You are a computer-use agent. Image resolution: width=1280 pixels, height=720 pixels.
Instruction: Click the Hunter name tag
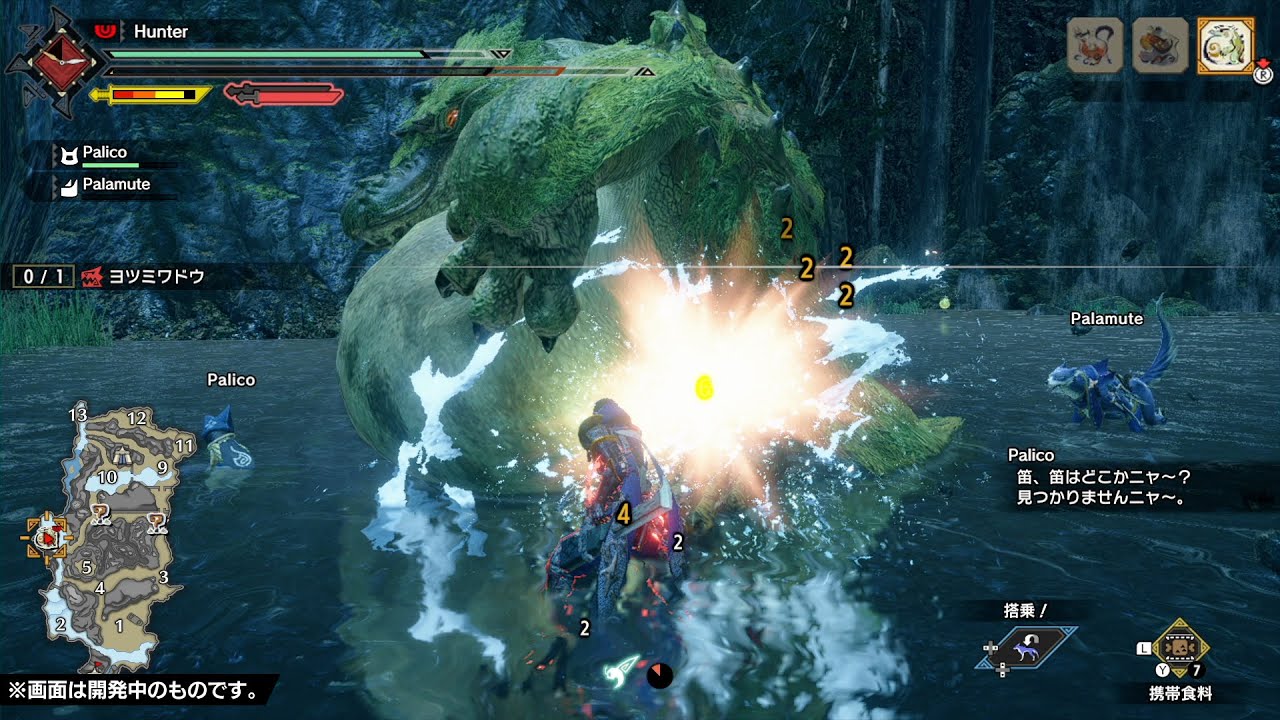click(x=160, y=32)
